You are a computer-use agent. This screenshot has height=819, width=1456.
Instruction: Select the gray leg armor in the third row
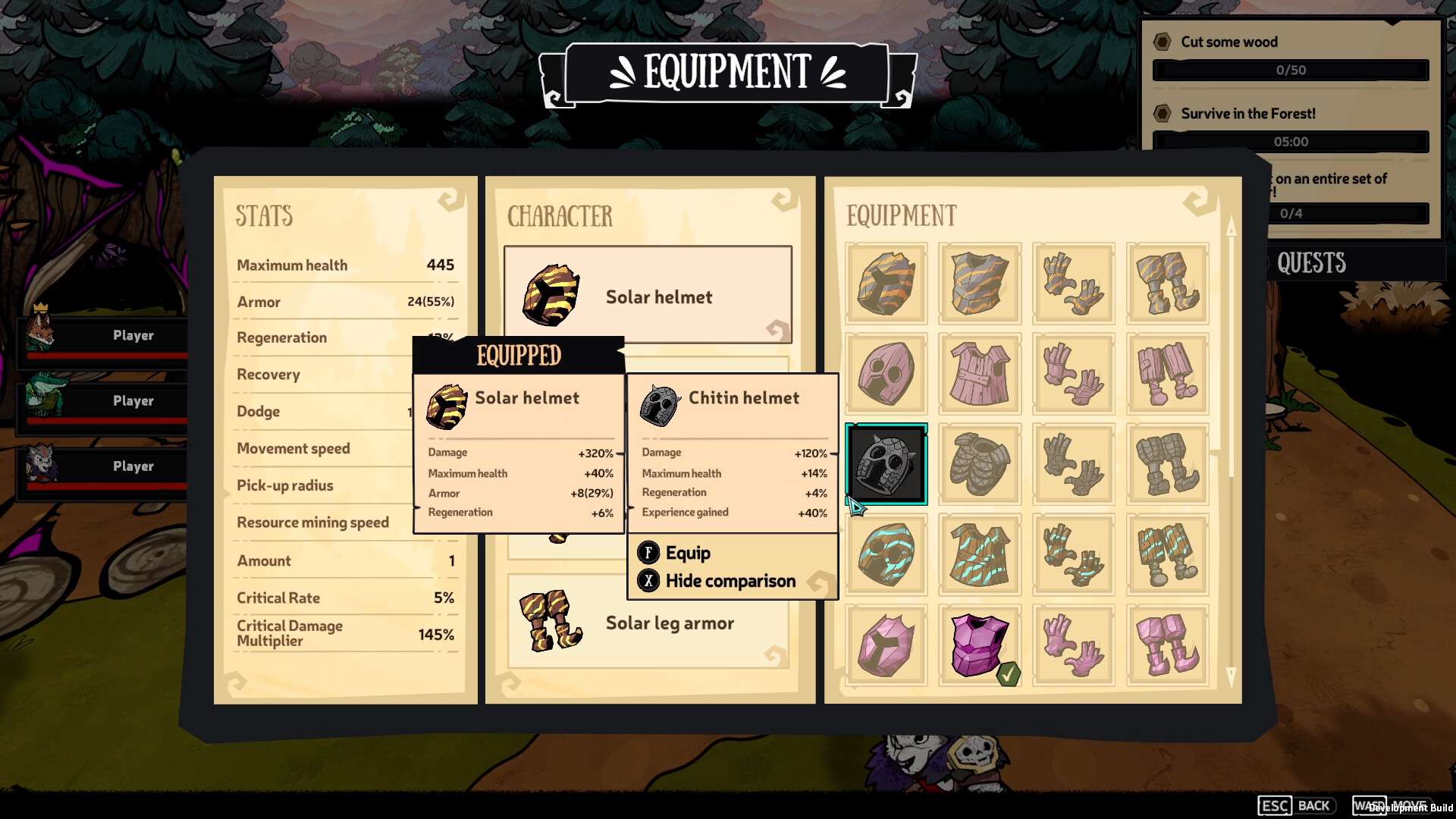[x=1167, y=463]
